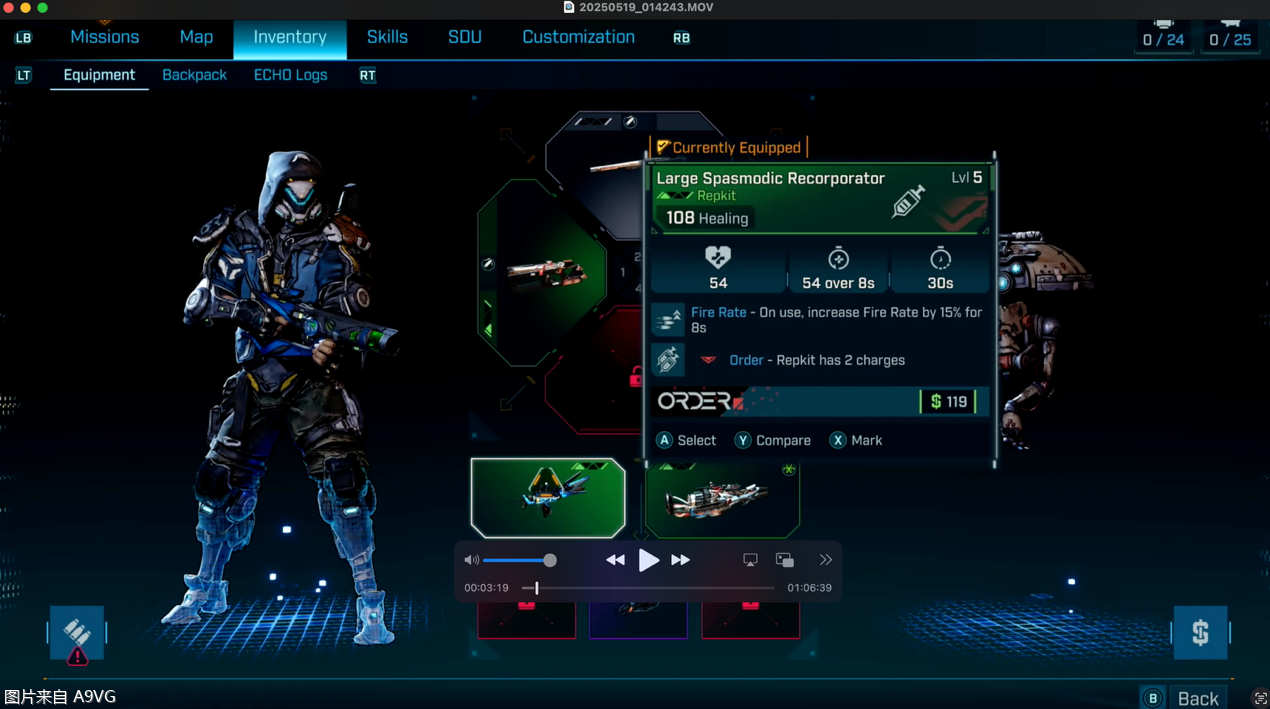Select the green weapon slot left of the tooltip
Viewport: 1270px width, 709px height.
[542, 272]
